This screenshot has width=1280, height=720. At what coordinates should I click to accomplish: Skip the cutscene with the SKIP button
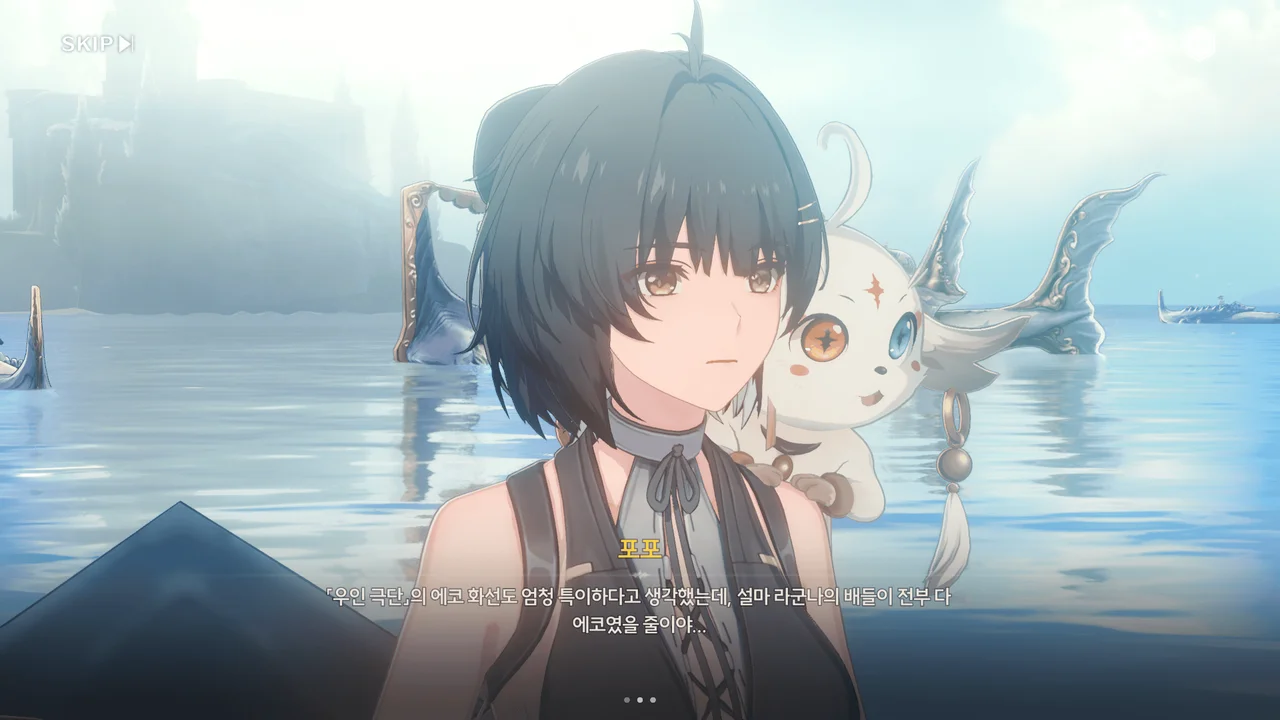point(97,43)
